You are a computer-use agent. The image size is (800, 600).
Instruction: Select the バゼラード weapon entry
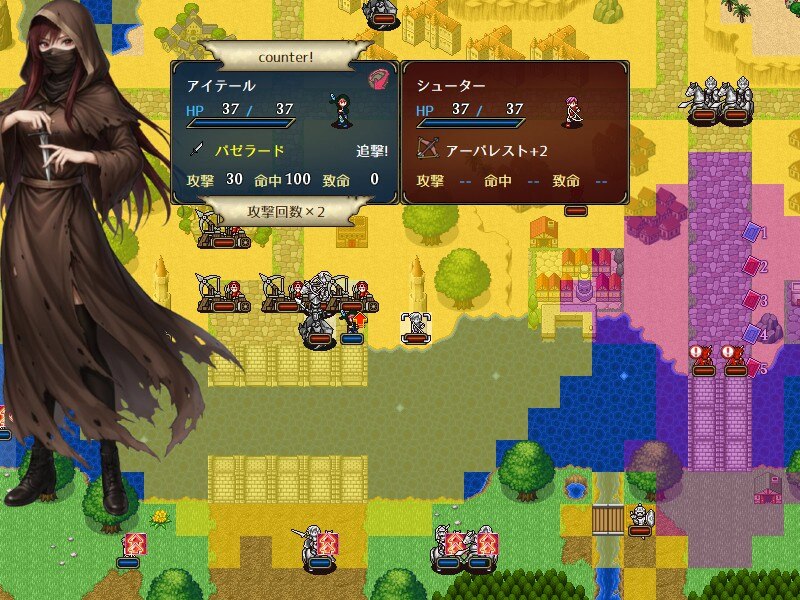[250, 151]
